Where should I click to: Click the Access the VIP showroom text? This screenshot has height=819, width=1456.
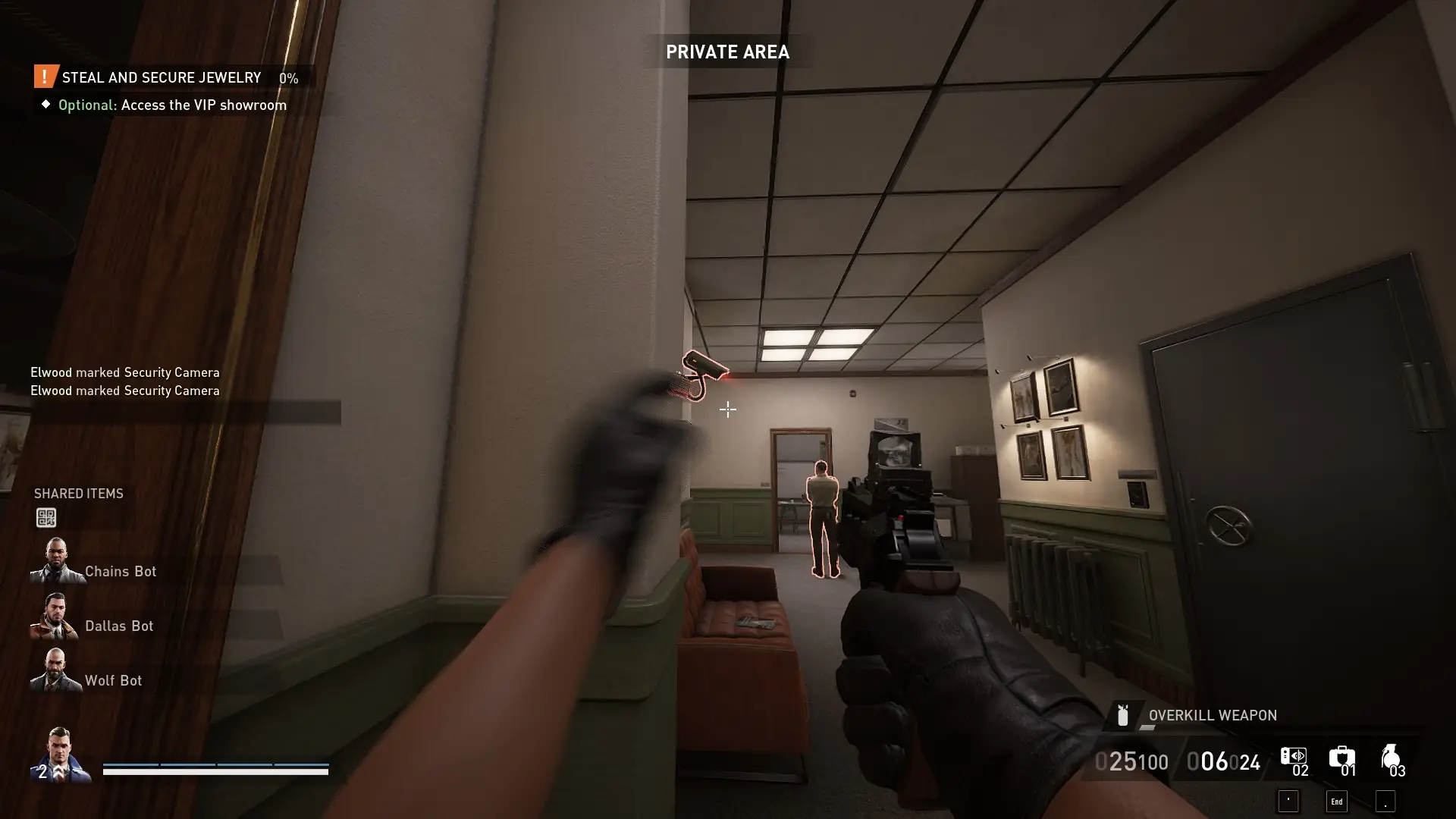[203, 105]
